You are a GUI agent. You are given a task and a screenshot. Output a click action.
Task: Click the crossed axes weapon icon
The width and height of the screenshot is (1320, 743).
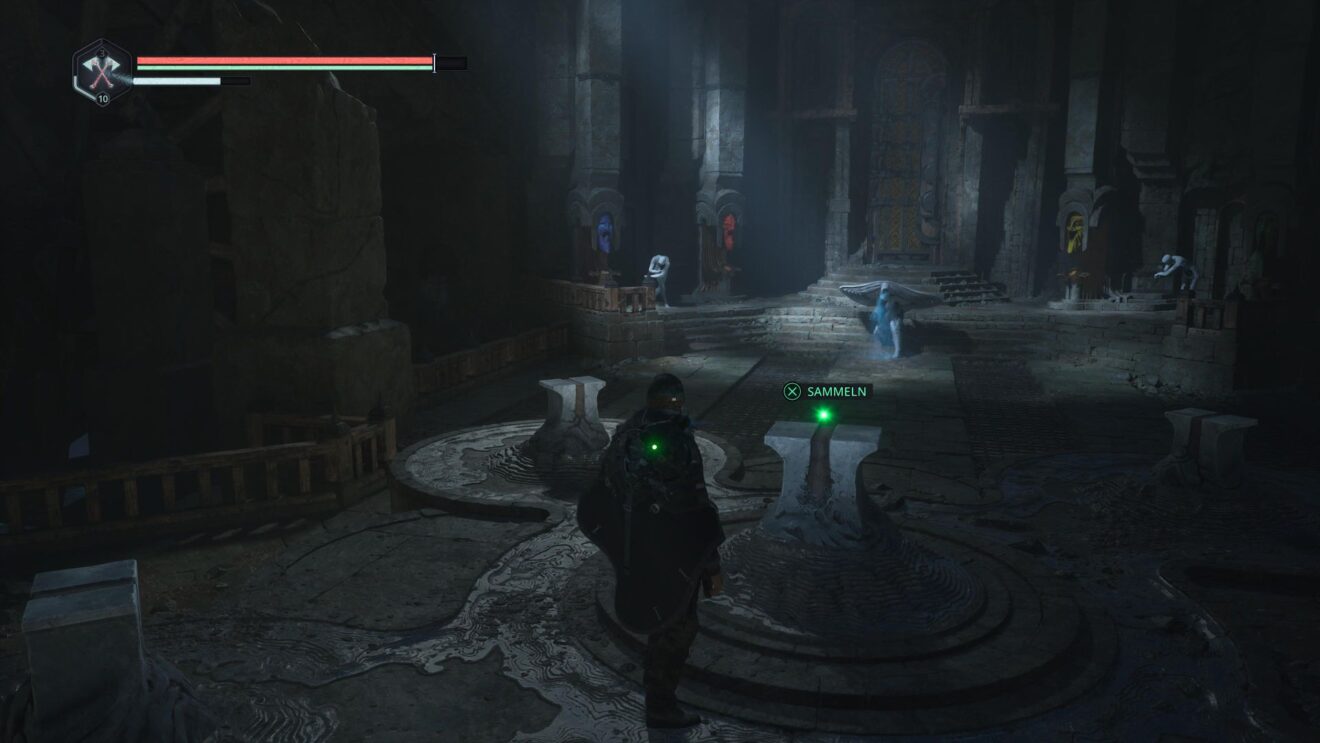(x=102, y=70)
